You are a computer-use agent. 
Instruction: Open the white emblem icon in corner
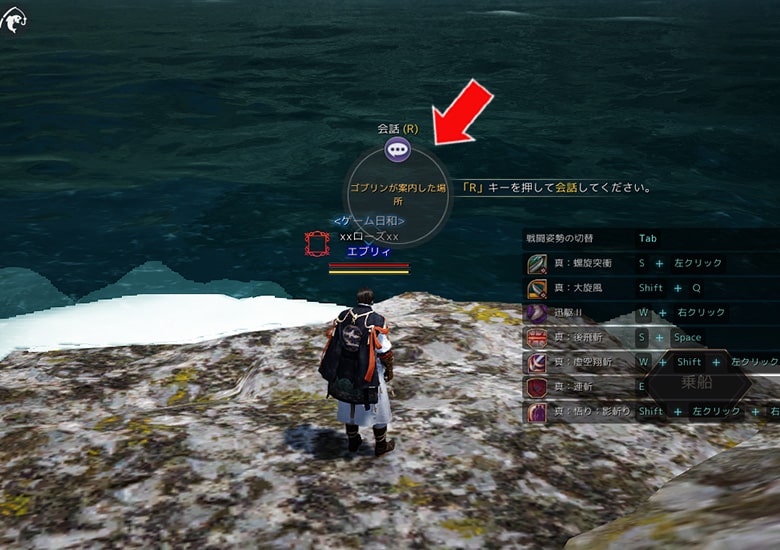[x=14, y=20]
